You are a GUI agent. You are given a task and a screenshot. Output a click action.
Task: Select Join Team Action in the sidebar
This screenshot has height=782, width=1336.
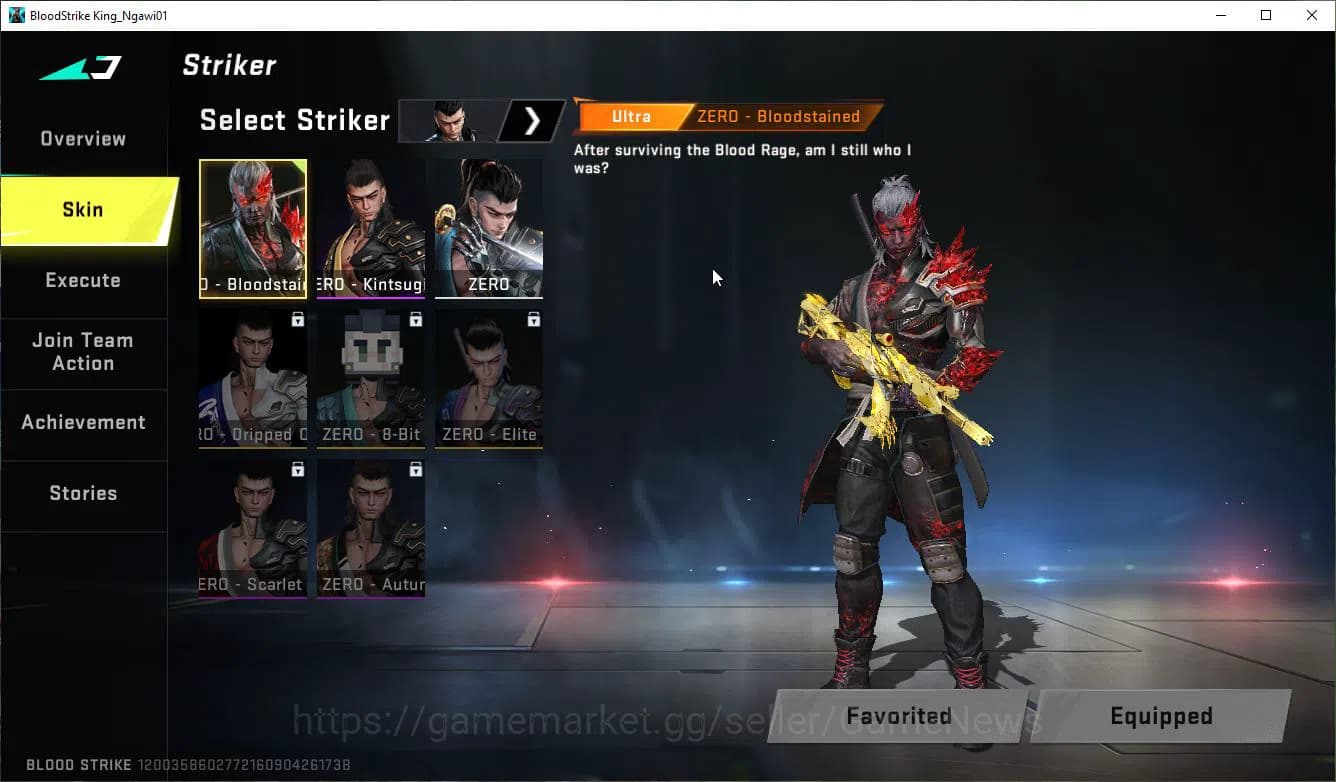coord(83,352)
